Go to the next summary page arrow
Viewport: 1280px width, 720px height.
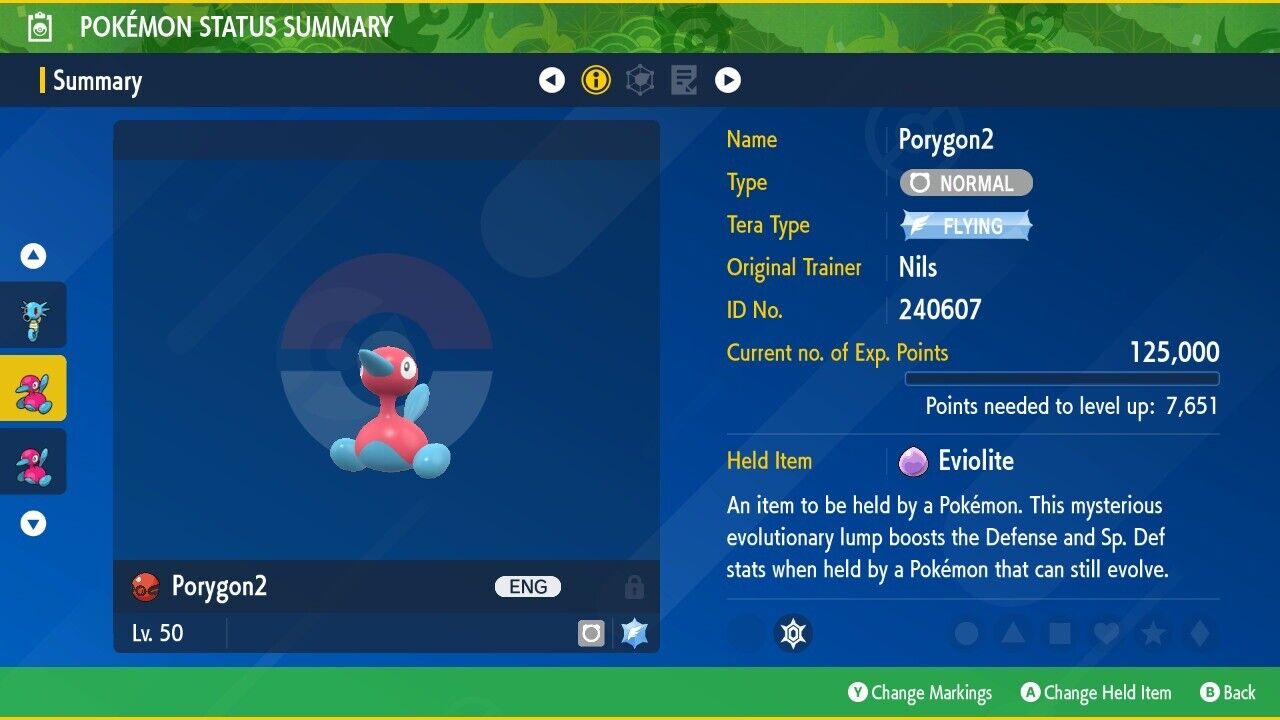pyautogui.click(x=728, y=80)
